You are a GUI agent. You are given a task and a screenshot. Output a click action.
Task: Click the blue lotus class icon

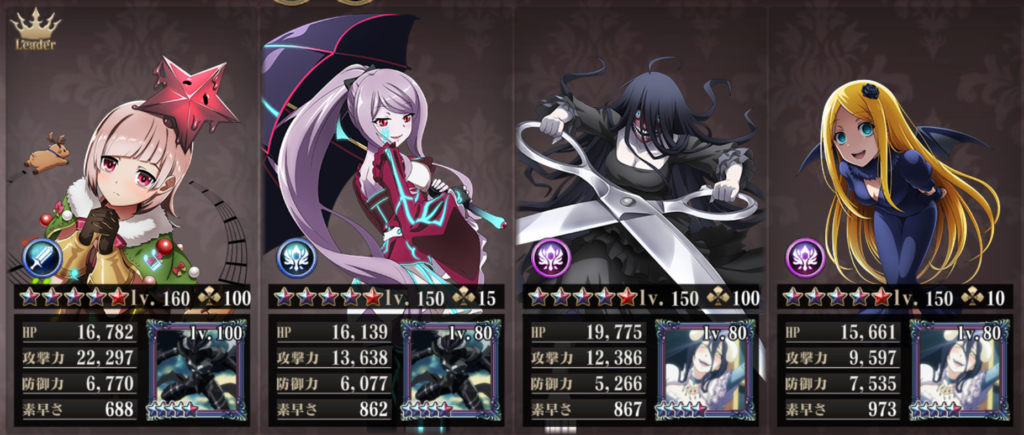(295, 259)
